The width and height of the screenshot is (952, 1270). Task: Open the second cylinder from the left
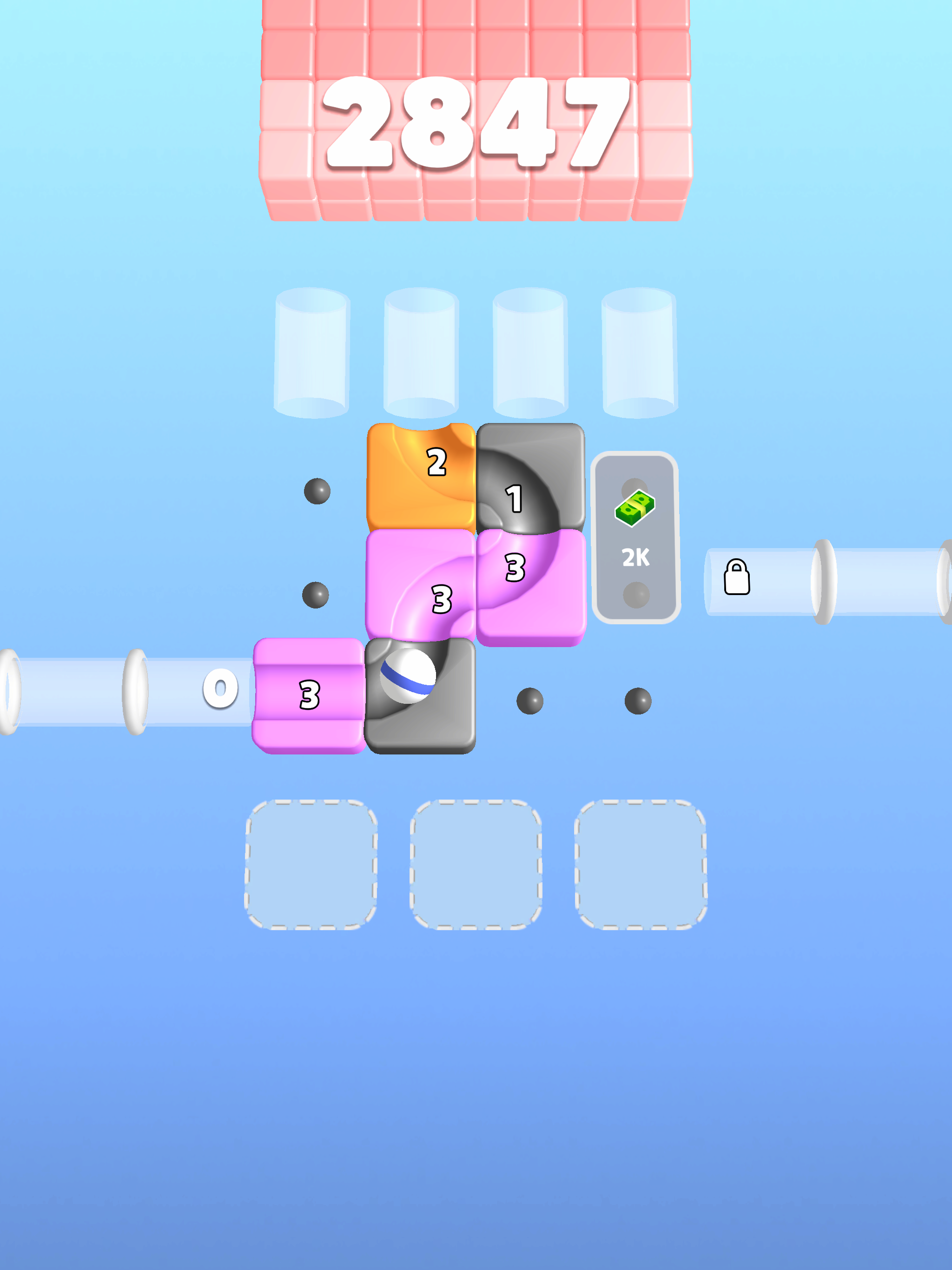(x=420, y=353)
